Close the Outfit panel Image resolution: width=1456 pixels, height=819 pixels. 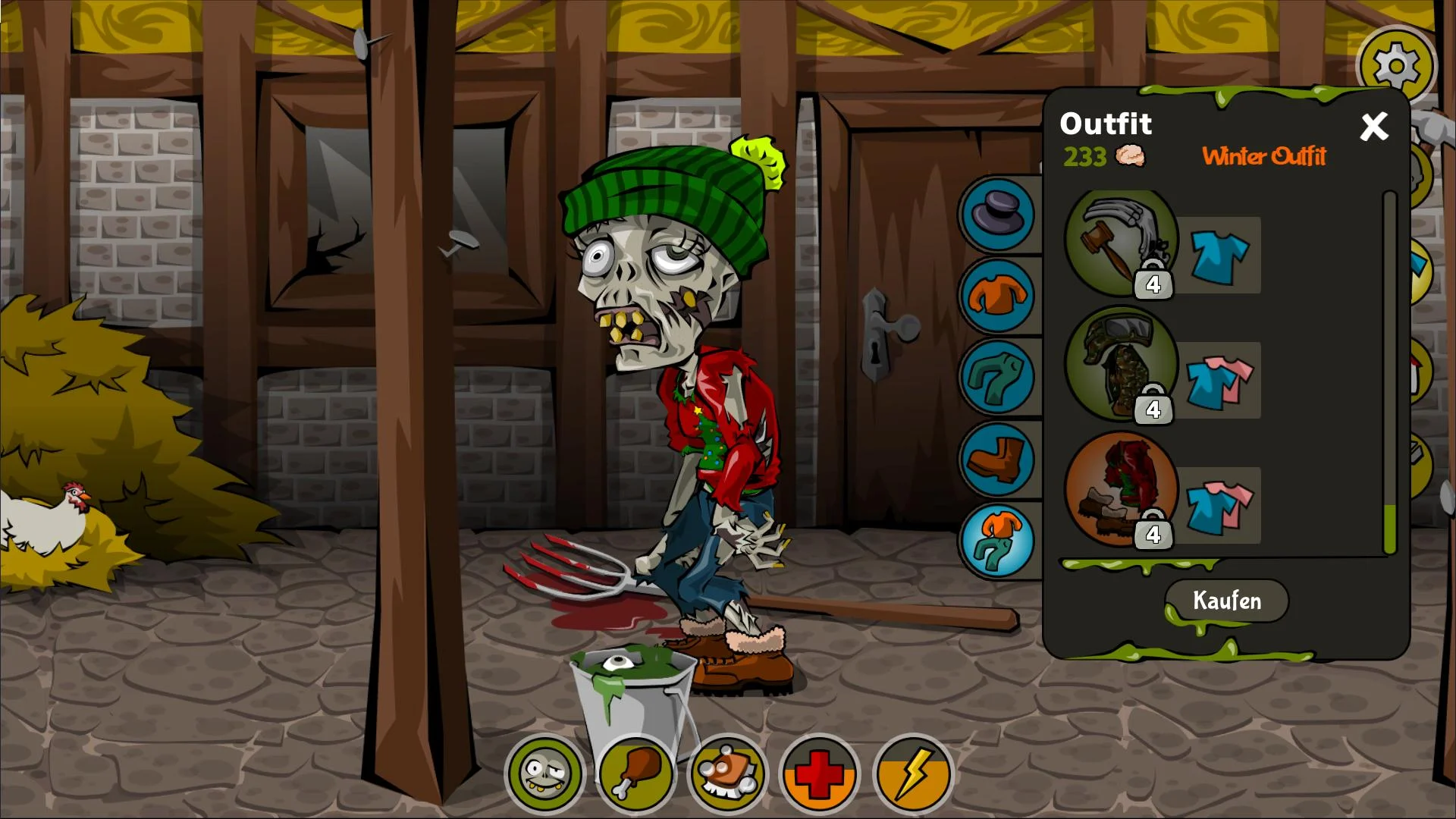point(1374,127)
